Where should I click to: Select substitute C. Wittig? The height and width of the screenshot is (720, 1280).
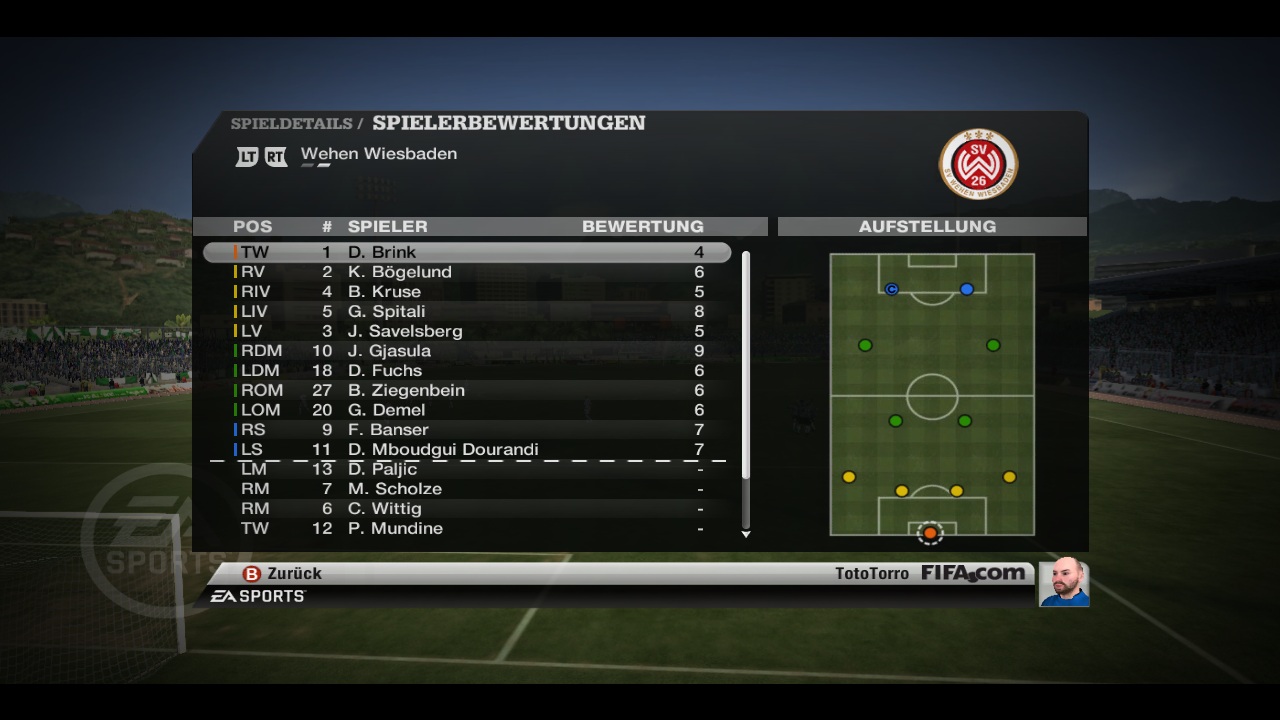coord(467,508)
